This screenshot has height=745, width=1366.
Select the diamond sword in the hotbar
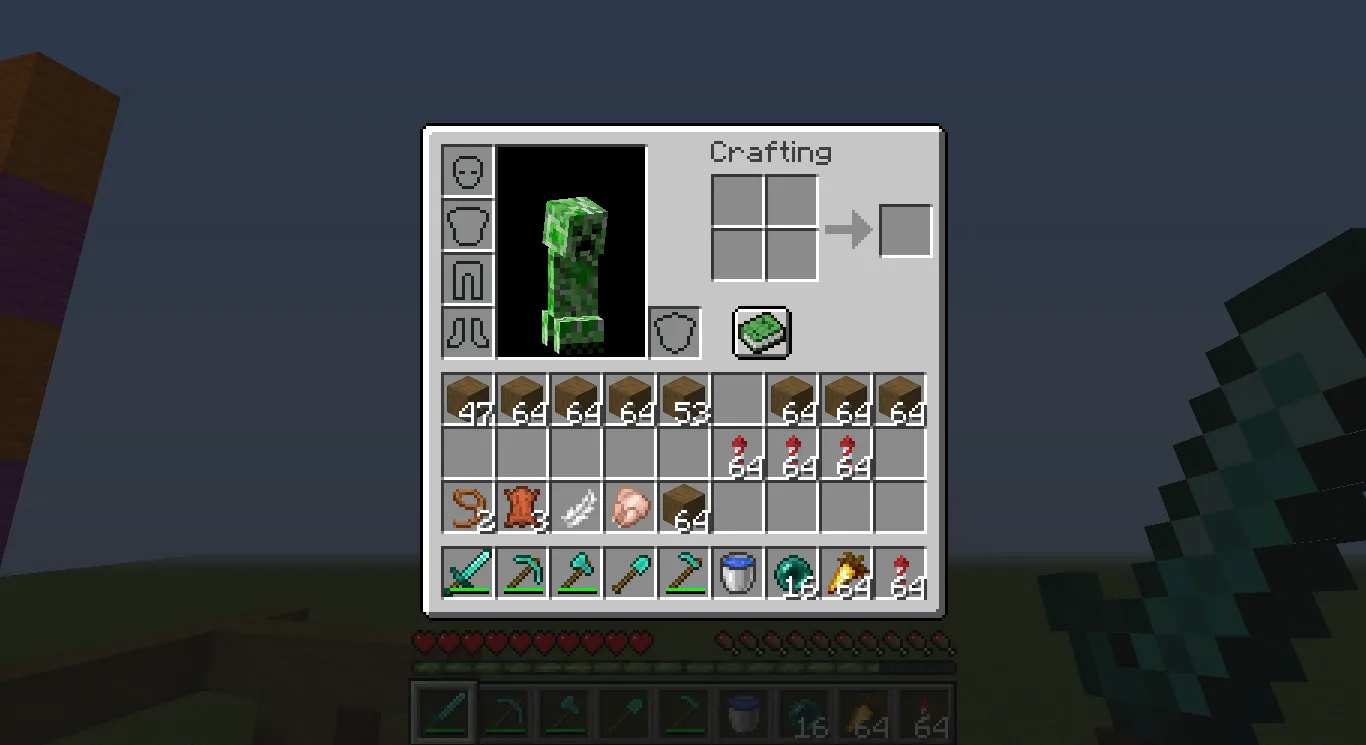click(x=466, y=572)
